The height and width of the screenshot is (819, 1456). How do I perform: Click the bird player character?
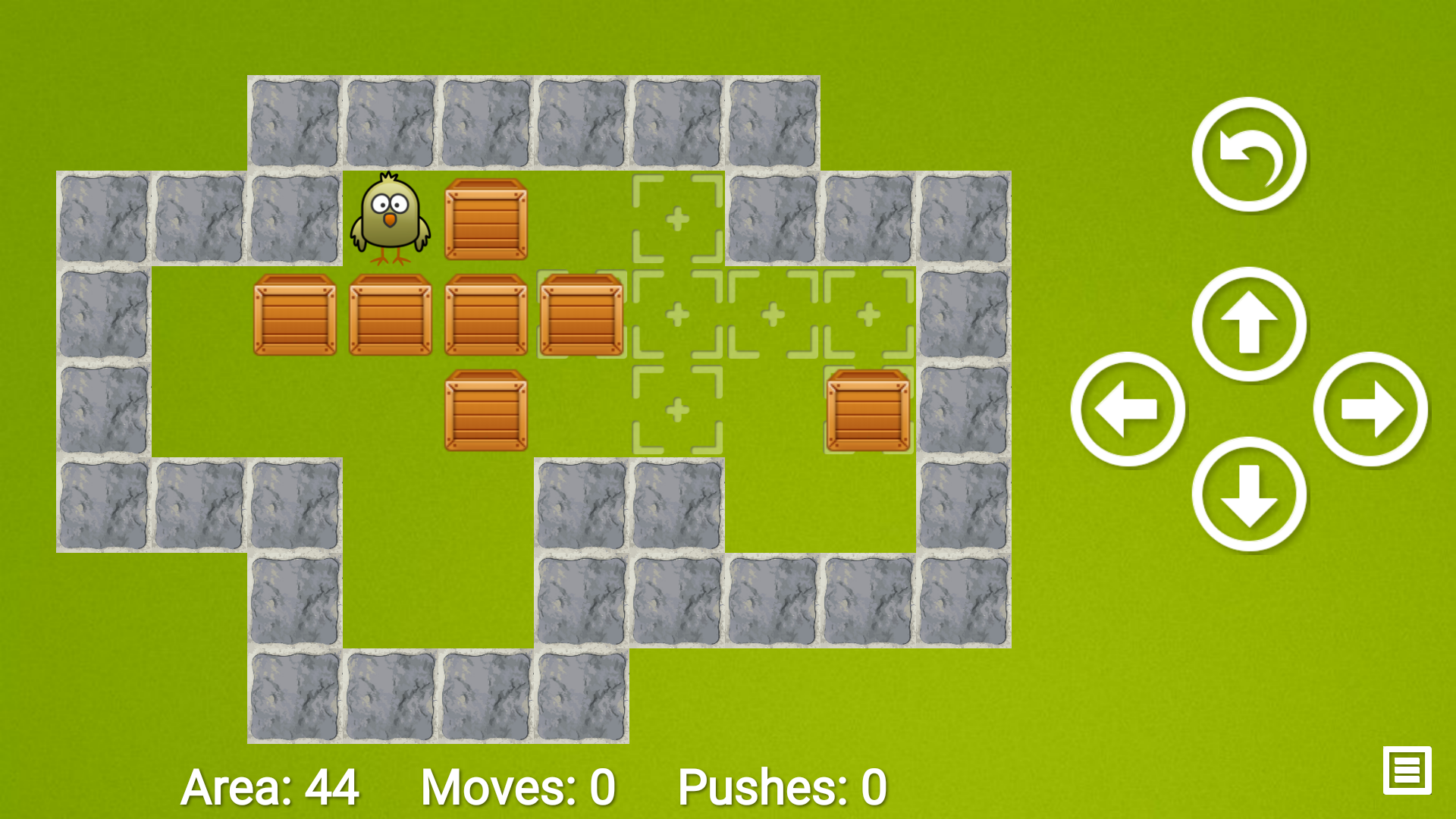pos(390,218)
